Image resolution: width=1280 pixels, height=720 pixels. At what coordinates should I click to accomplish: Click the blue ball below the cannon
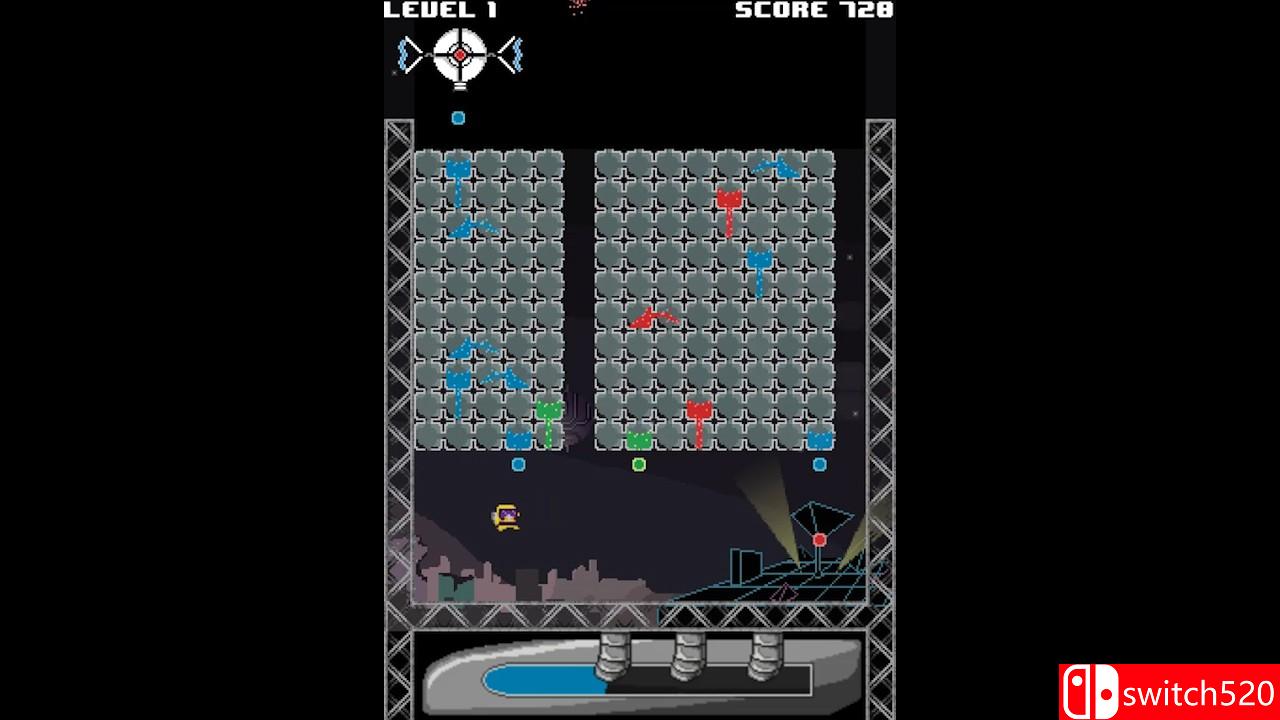point(457,117)
